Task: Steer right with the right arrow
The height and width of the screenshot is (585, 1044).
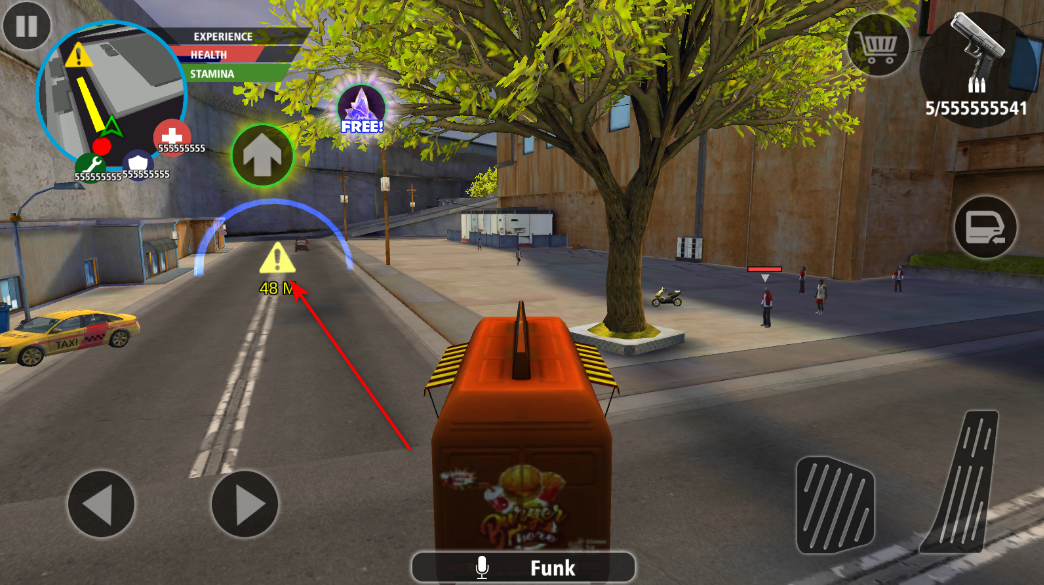Action: (244, 504)
